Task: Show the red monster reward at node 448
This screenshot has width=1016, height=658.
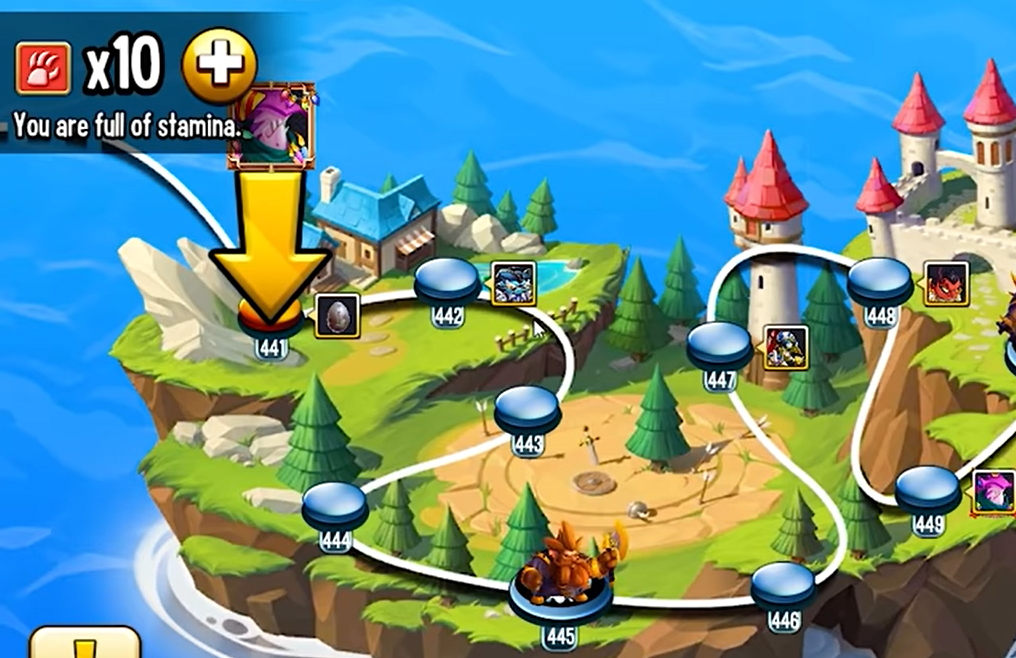Action: 946,283
